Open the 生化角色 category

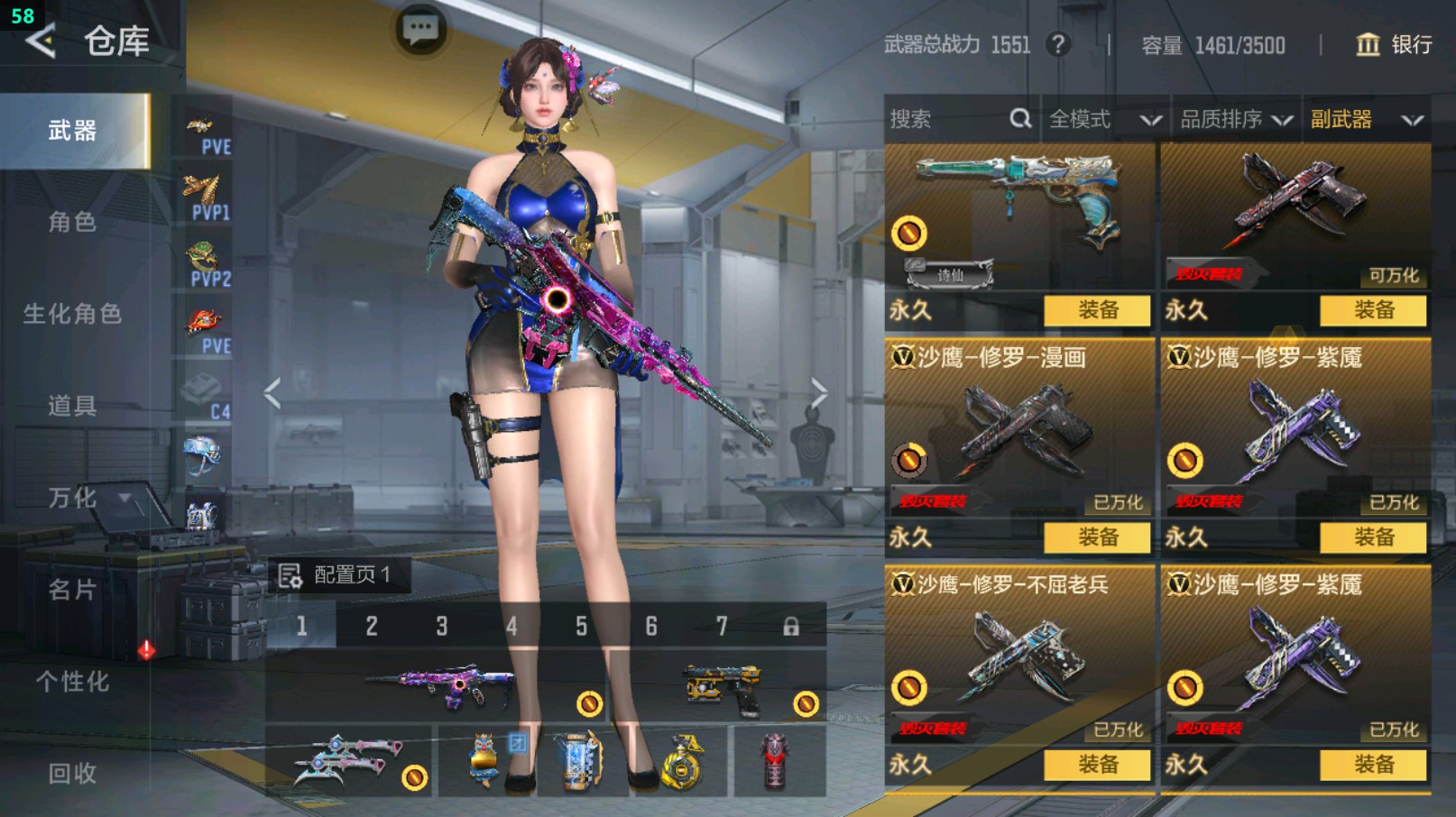(x=72, y=314)
